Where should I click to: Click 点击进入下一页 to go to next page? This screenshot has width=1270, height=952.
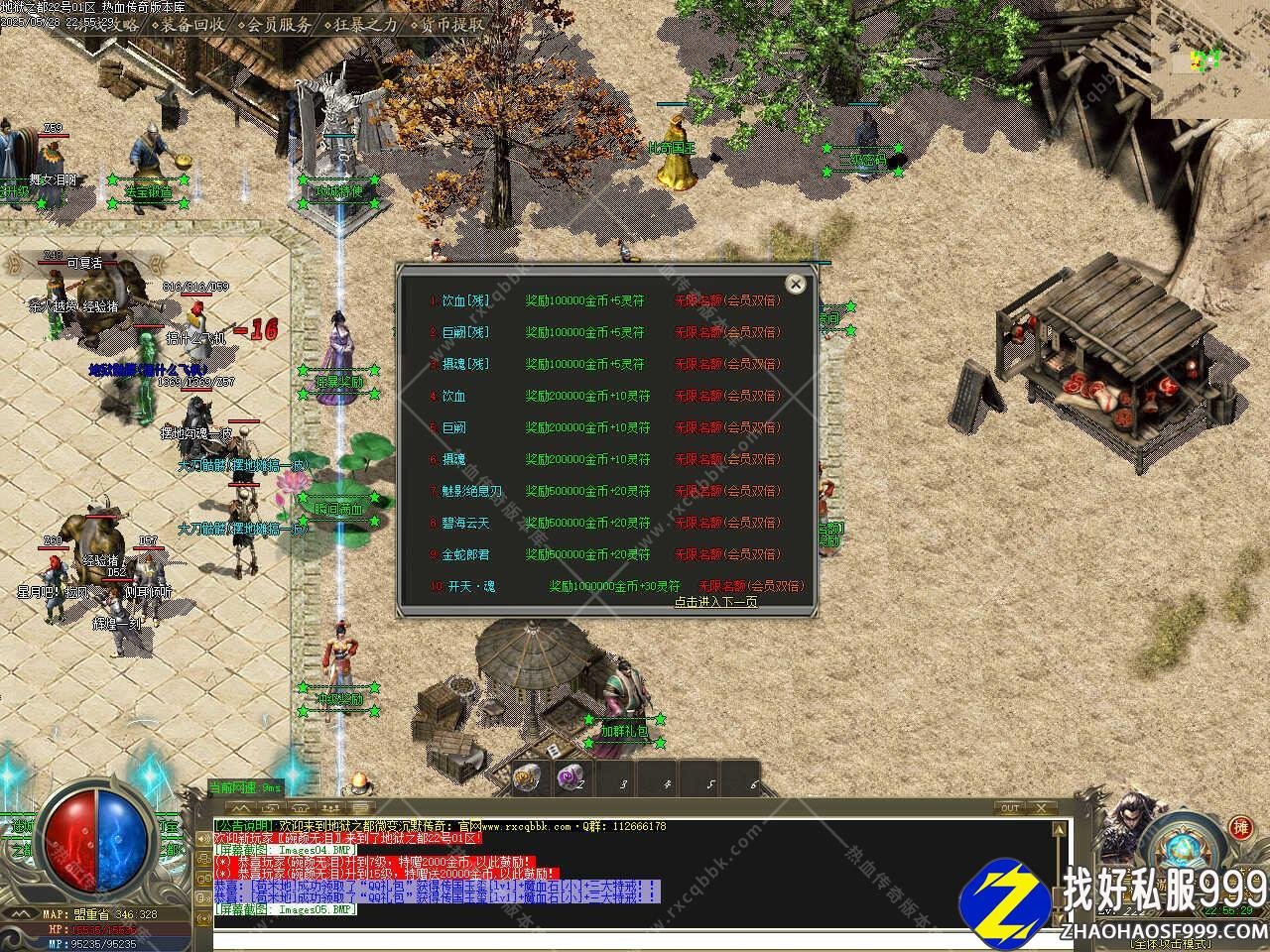[715, 601]
